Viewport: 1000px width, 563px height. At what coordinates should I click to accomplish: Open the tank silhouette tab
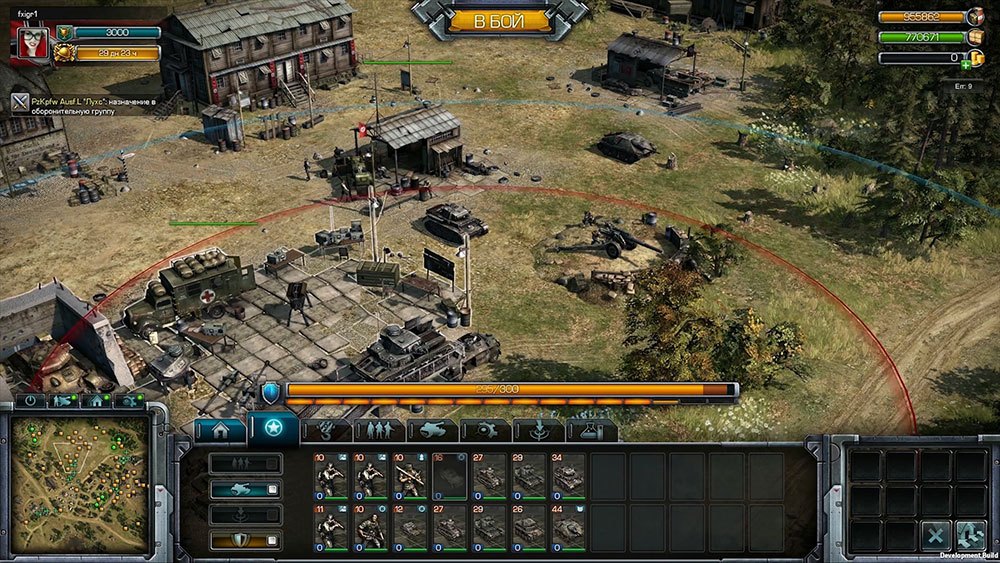pos(433,431)
